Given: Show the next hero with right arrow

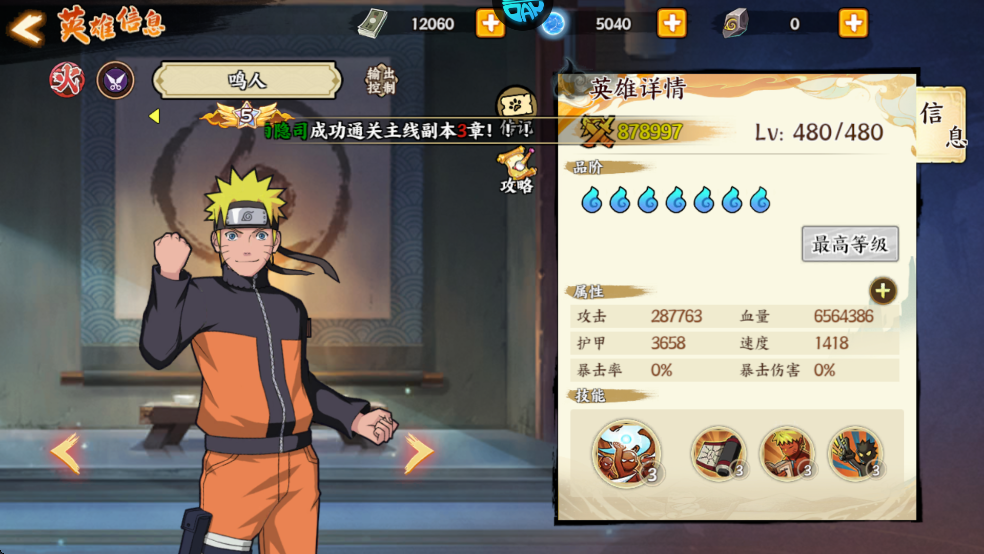Looking at the screenshot, I should click(x=419, y=453).
